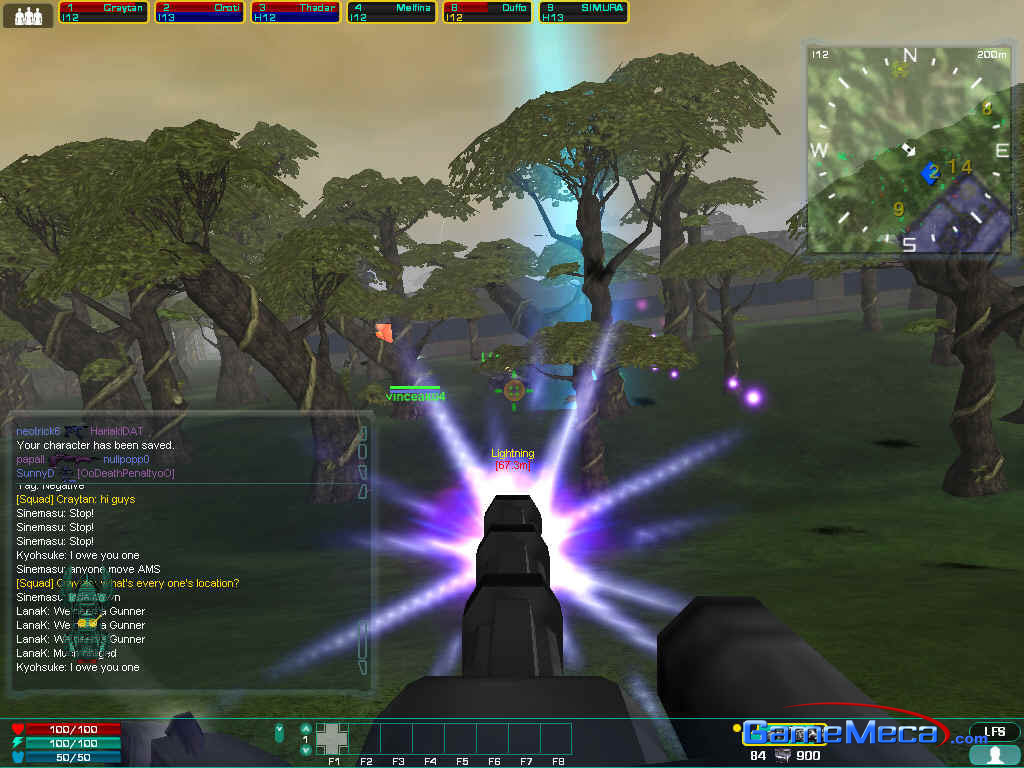Select squad member Thadar

pyautogui.click(x=295, y=12)
